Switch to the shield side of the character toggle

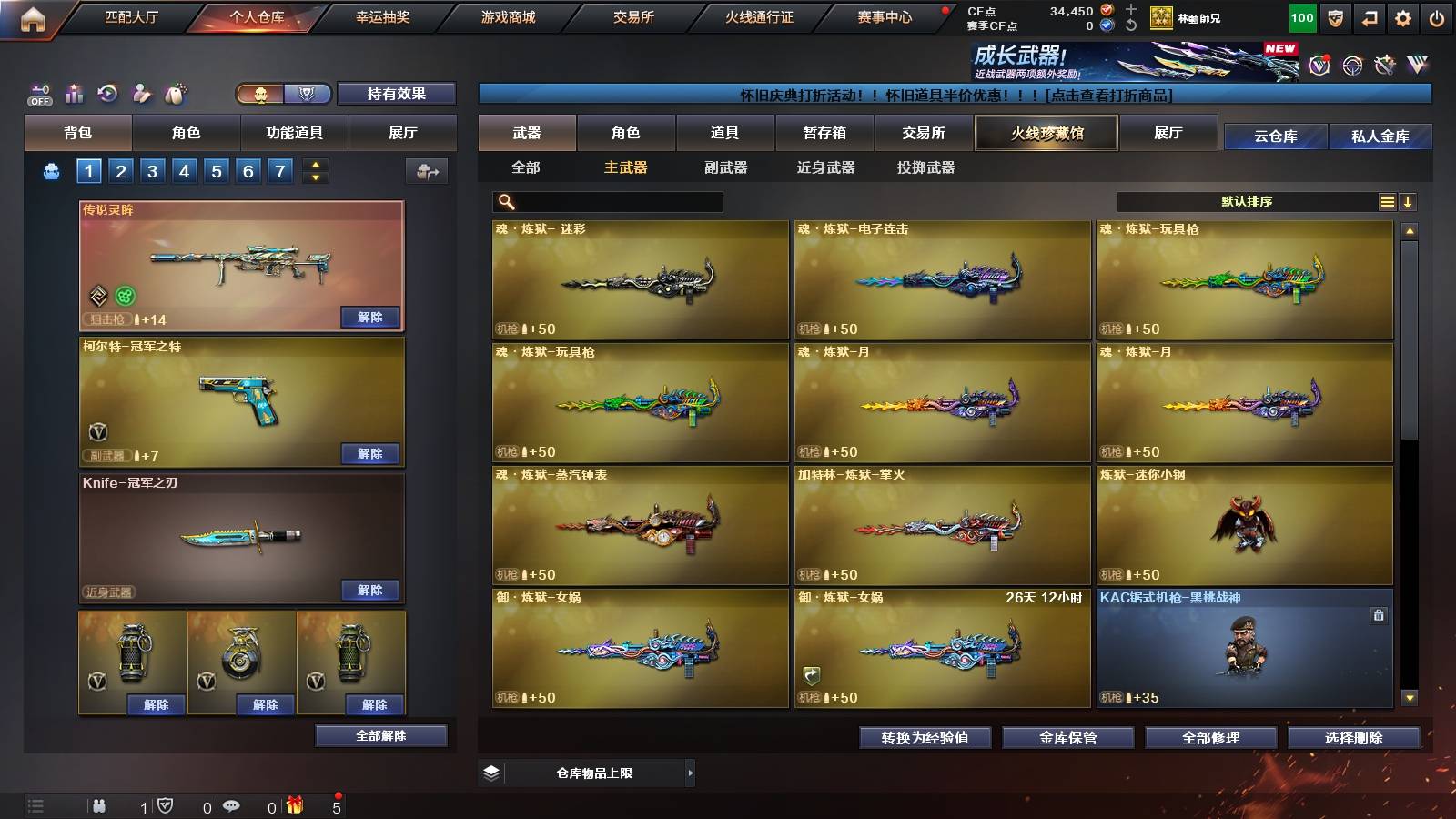[308, 94]
